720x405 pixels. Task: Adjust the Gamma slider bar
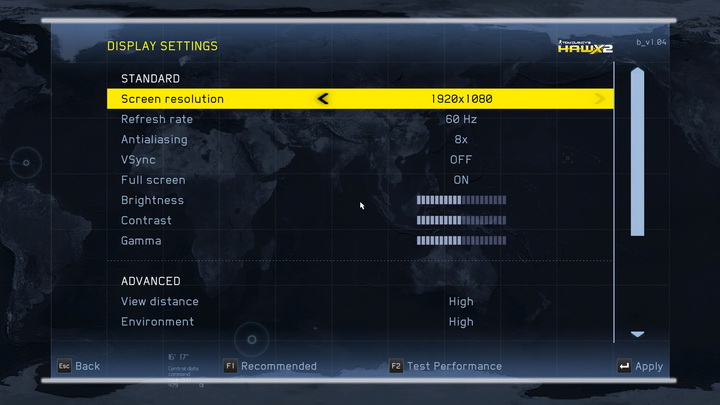pyautogui.click(x=461, y=241)
